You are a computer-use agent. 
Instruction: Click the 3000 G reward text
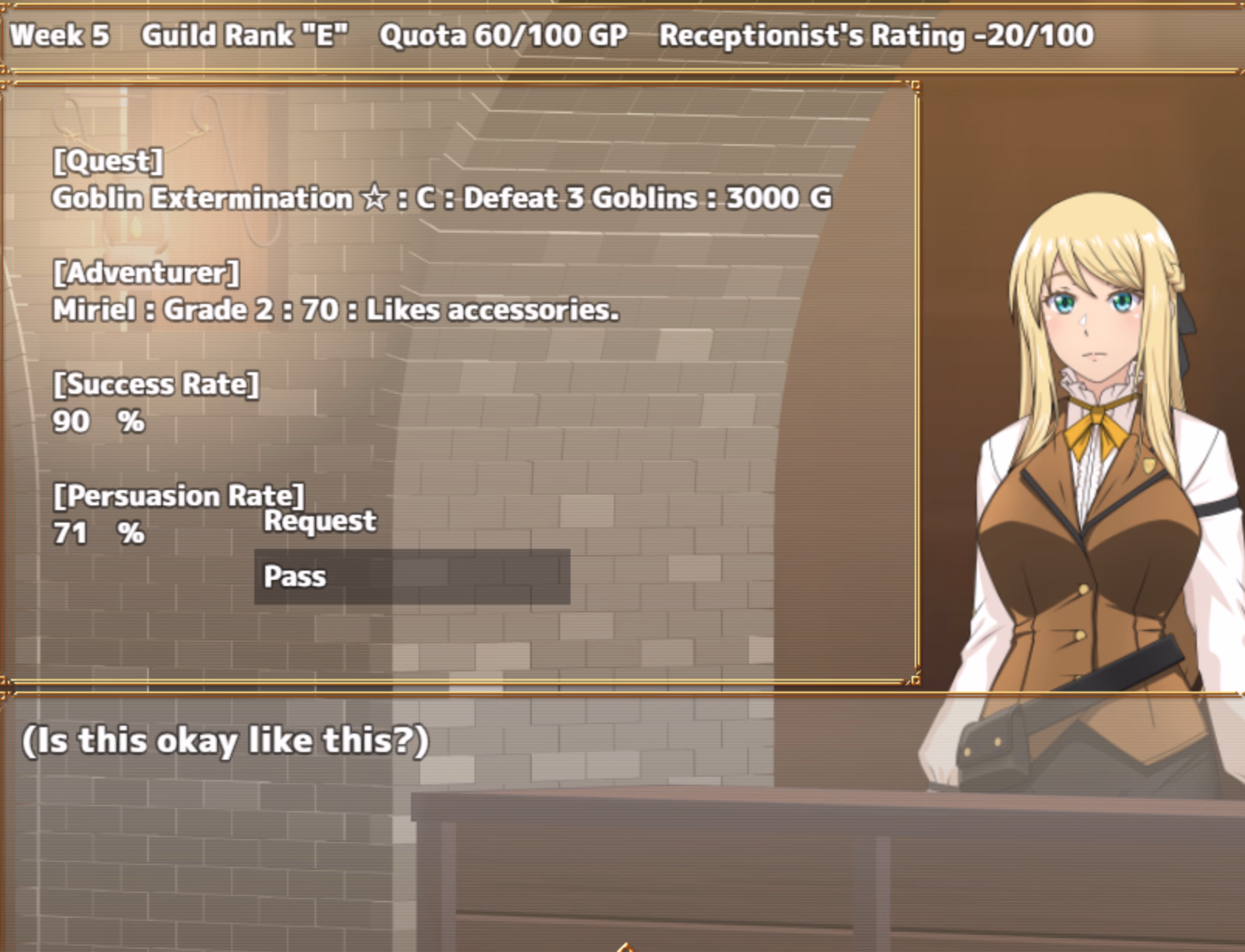(x=778, y=198)
